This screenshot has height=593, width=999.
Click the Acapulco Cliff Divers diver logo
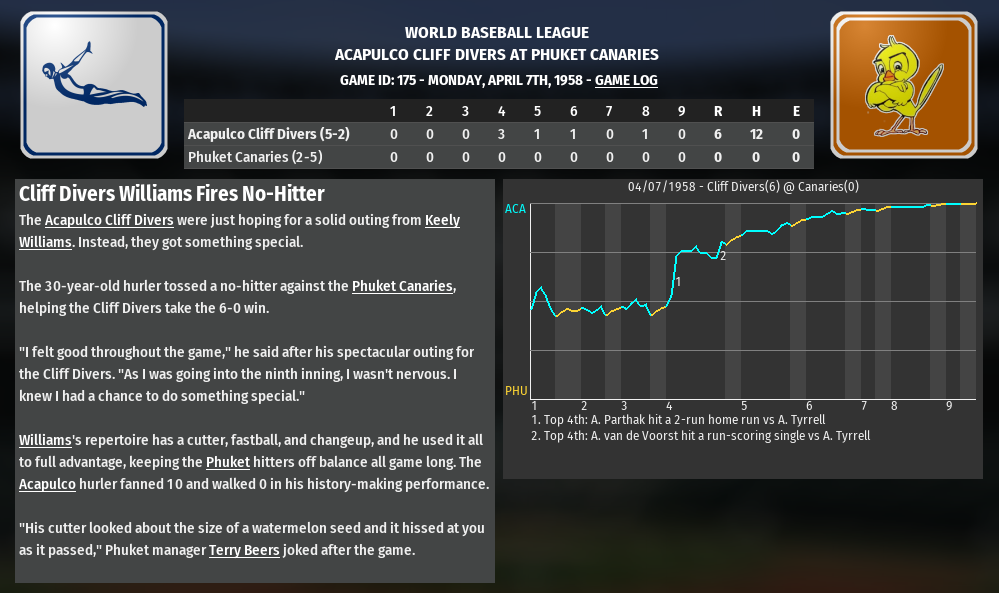click(94, 85)
